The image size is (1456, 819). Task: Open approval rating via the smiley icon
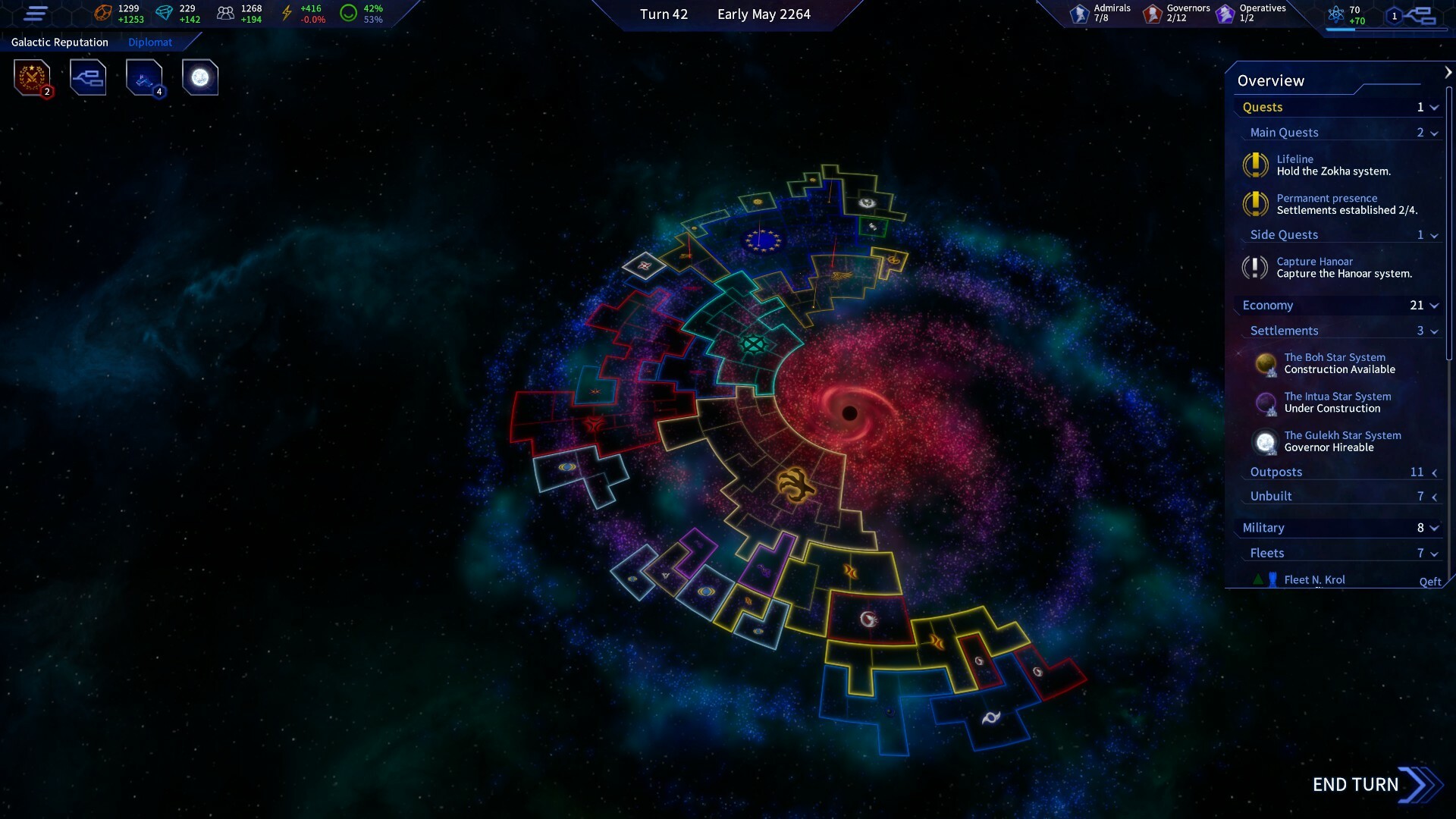click(x=349, y=13)
